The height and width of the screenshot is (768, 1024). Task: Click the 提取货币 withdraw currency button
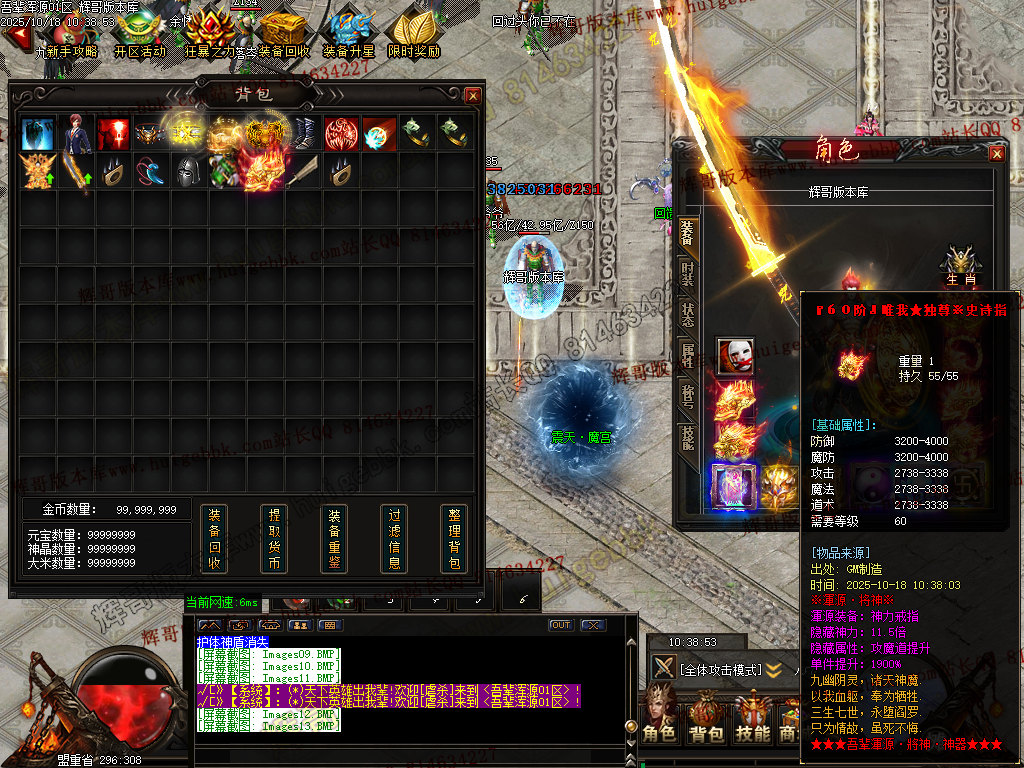click(274, 539)
